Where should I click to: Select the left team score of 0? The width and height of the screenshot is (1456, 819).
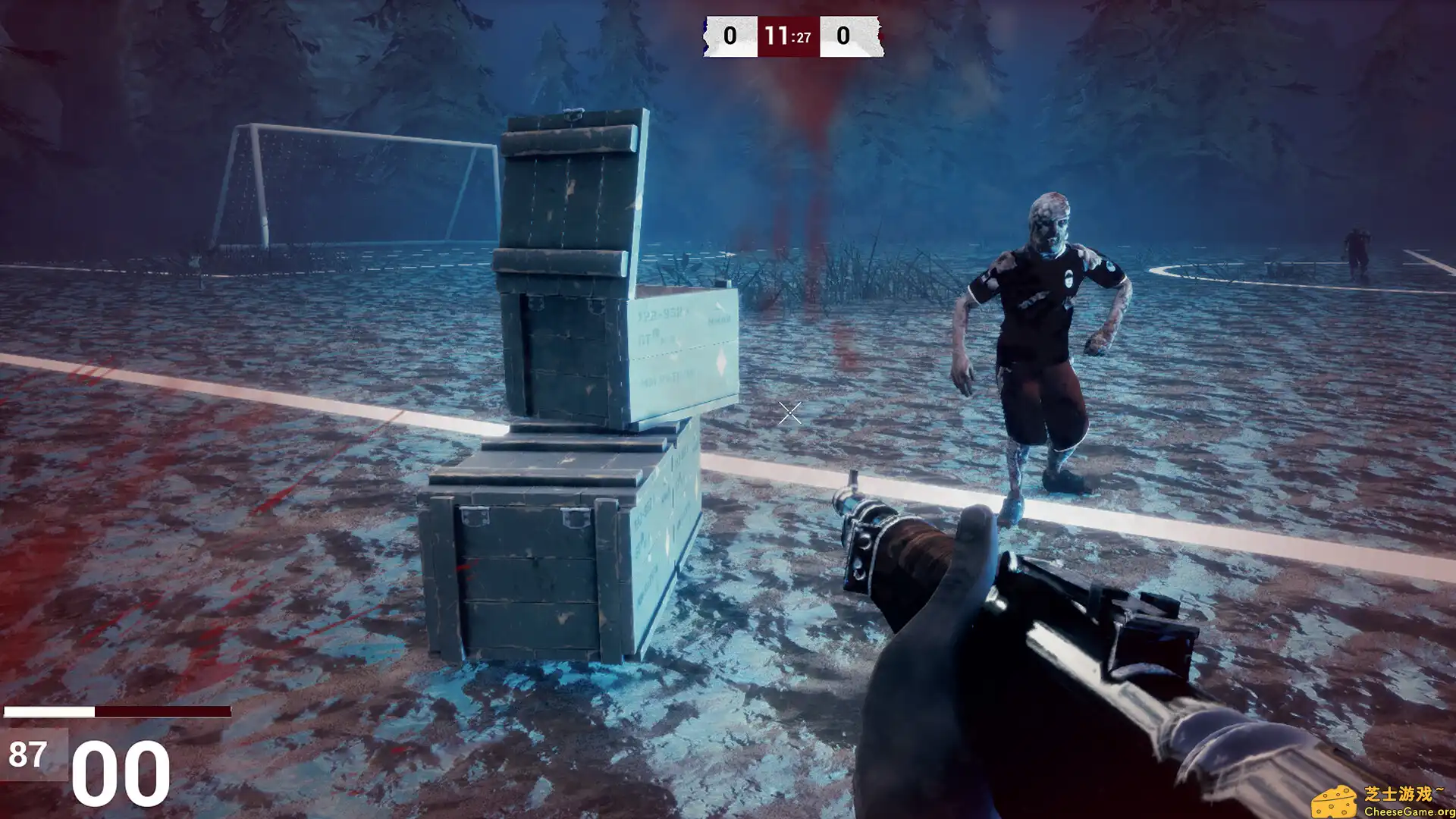[x=730, y=34]
